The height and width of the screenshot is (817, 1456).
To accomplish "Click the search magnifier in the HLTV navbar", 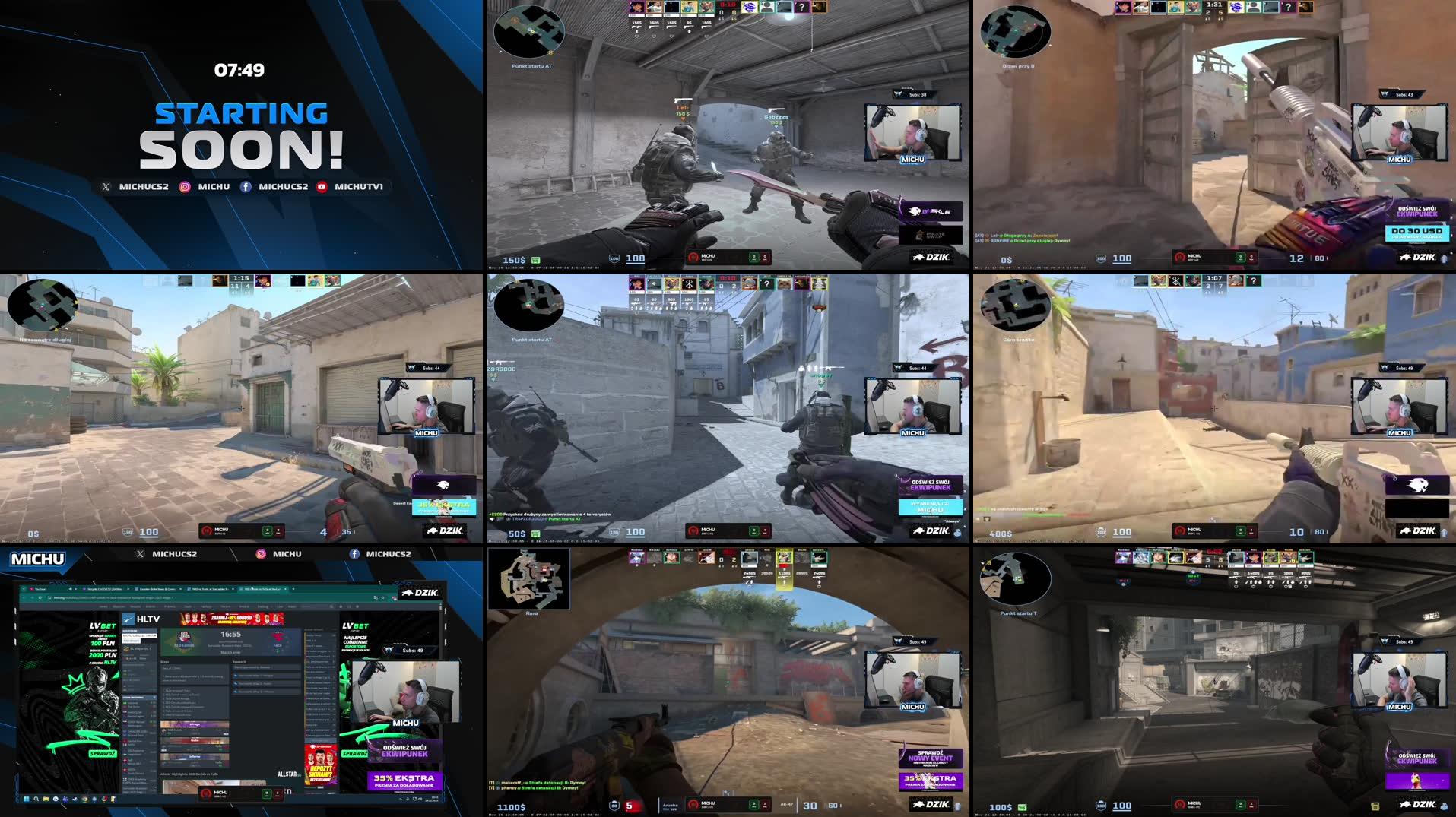I will (331, 606).
